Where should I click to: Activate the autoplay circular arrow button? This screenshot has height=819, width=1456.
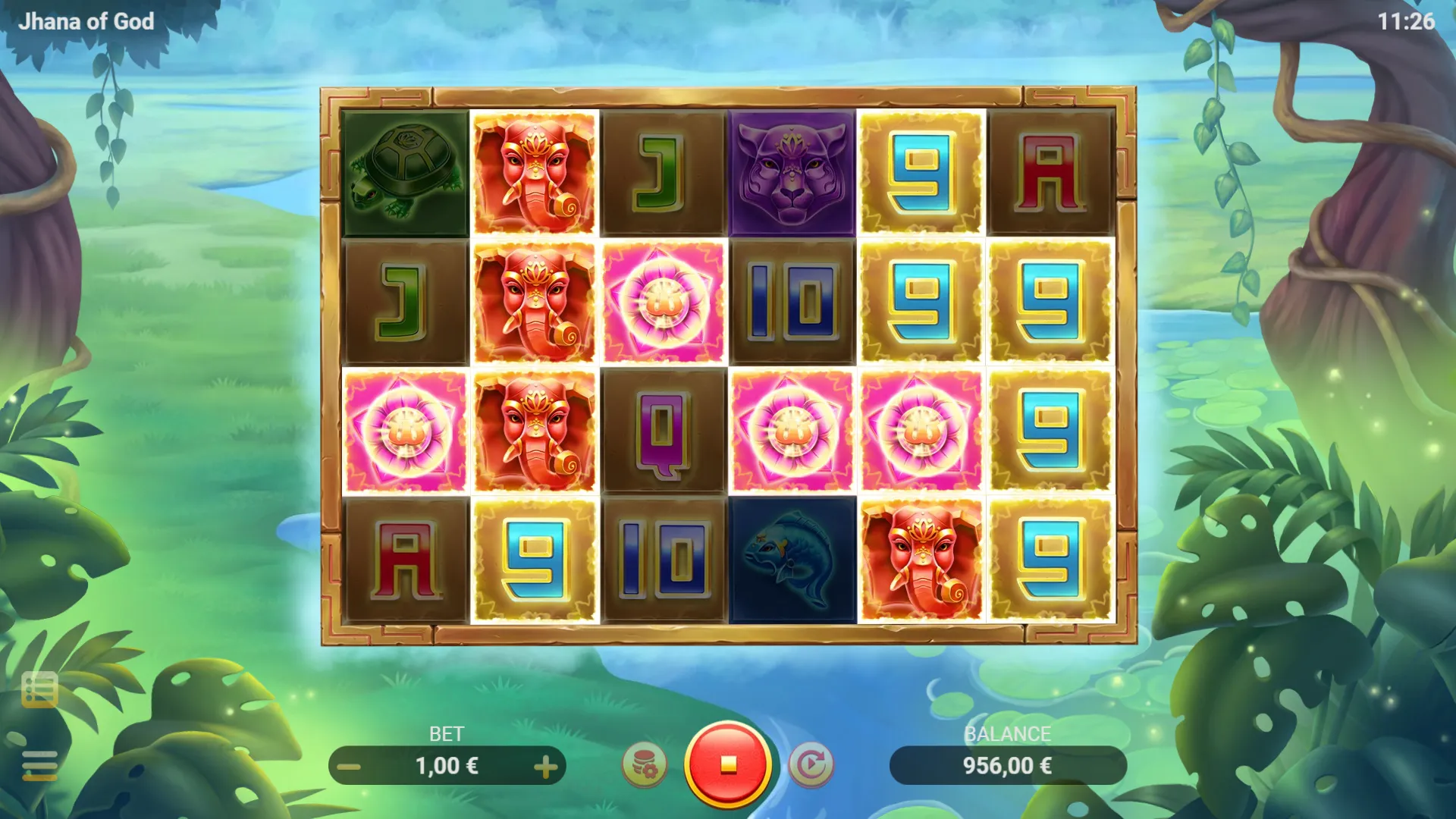(811, 764)
